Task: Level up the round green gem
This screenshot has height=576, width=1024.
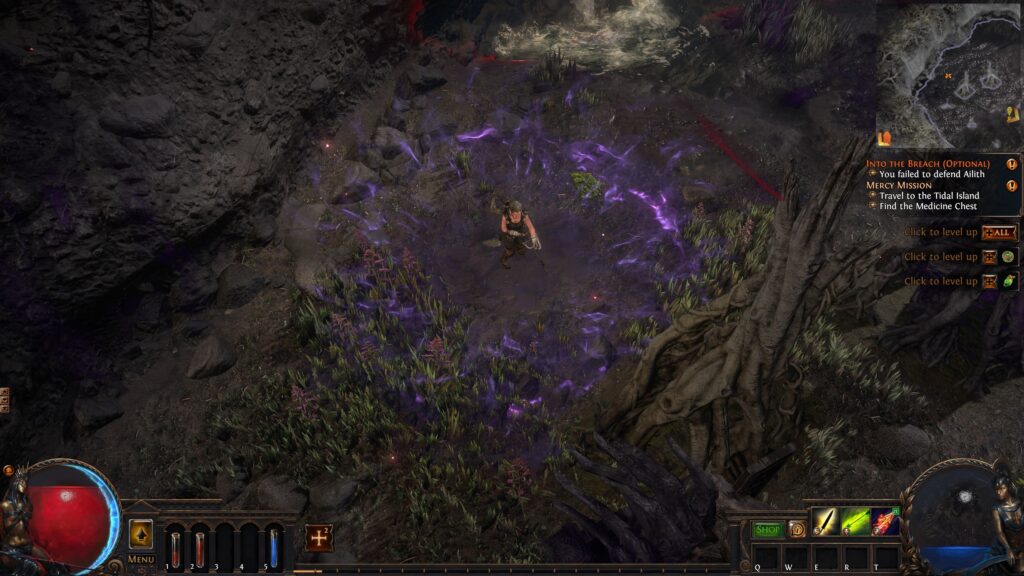Action: (1008, 257)
